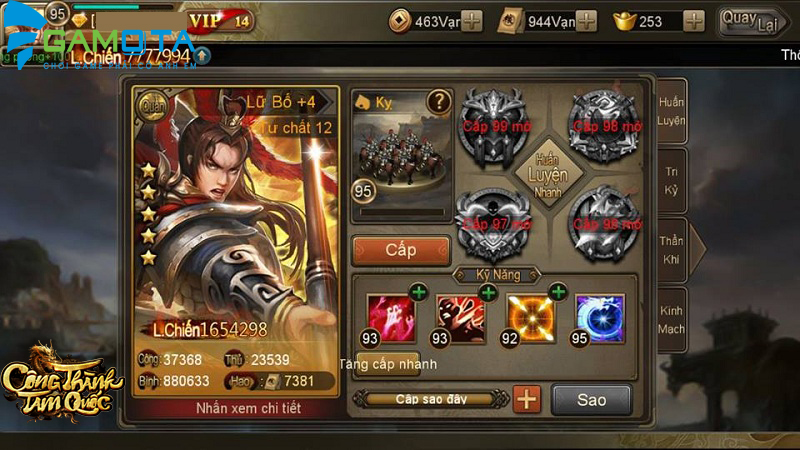Image resolution: width=800 pixels, height=450 pixels.
Task: Choose the blue orb skill at level 95
Action: 600,317
